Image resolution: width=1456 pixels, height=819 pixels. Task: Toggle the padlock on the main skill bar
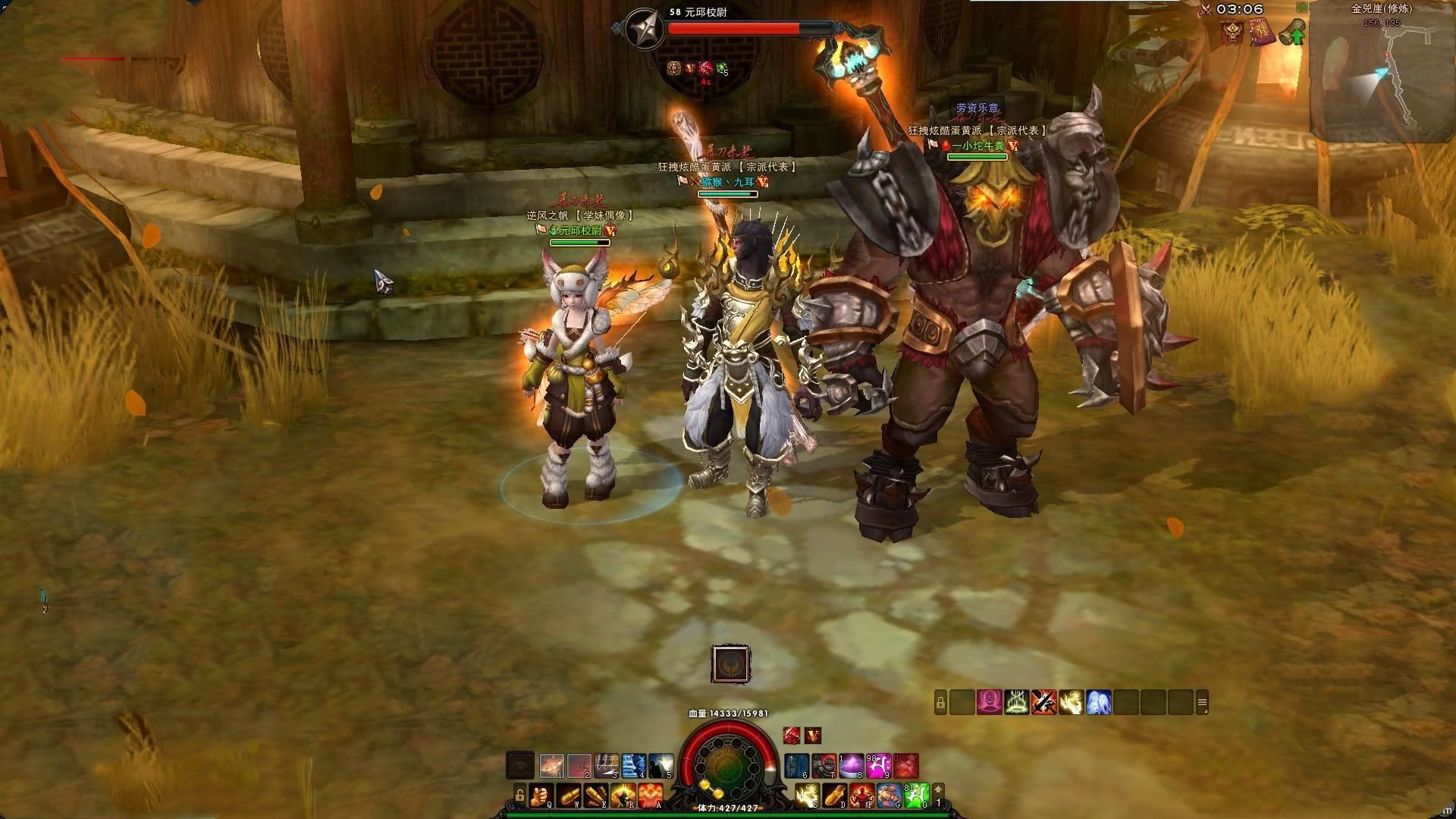(x=519, y=795)
